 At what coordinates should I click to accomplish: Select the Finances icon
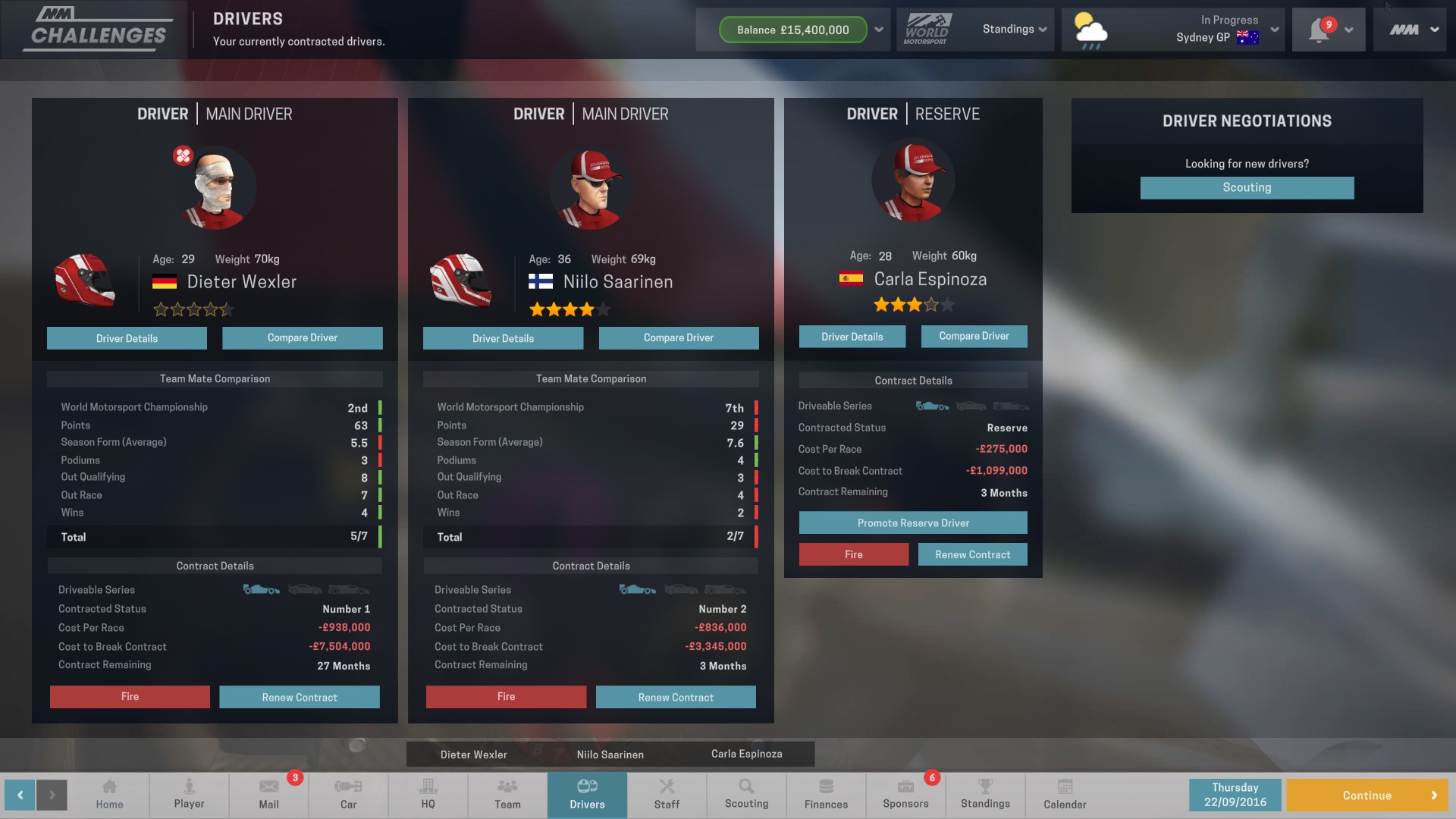(x=826, y=795)
